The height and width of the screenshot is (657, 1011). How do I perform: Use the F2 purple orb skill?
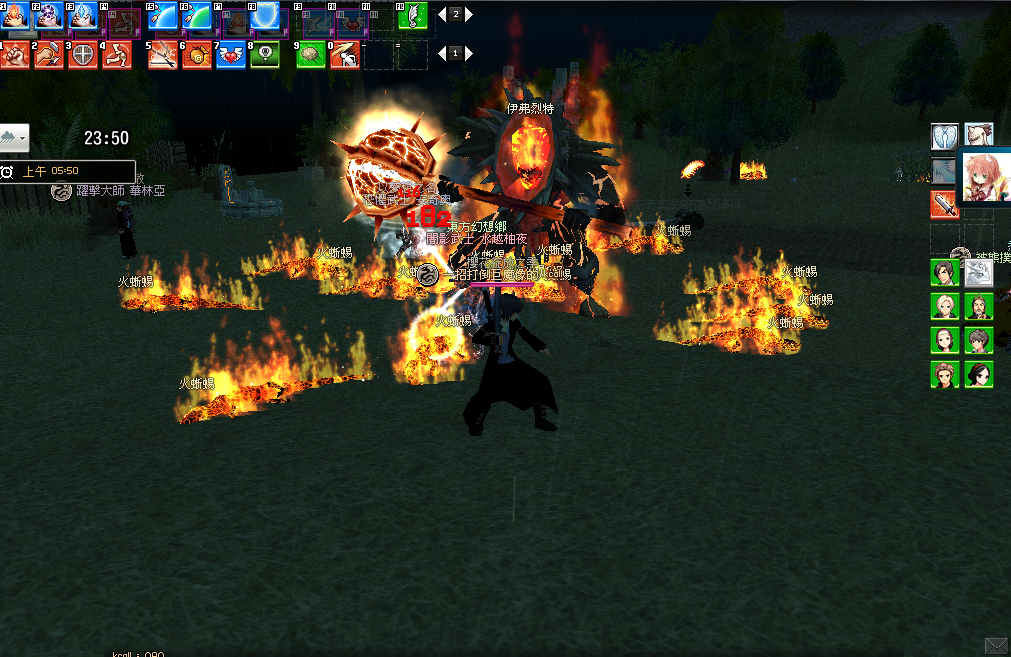49,16
